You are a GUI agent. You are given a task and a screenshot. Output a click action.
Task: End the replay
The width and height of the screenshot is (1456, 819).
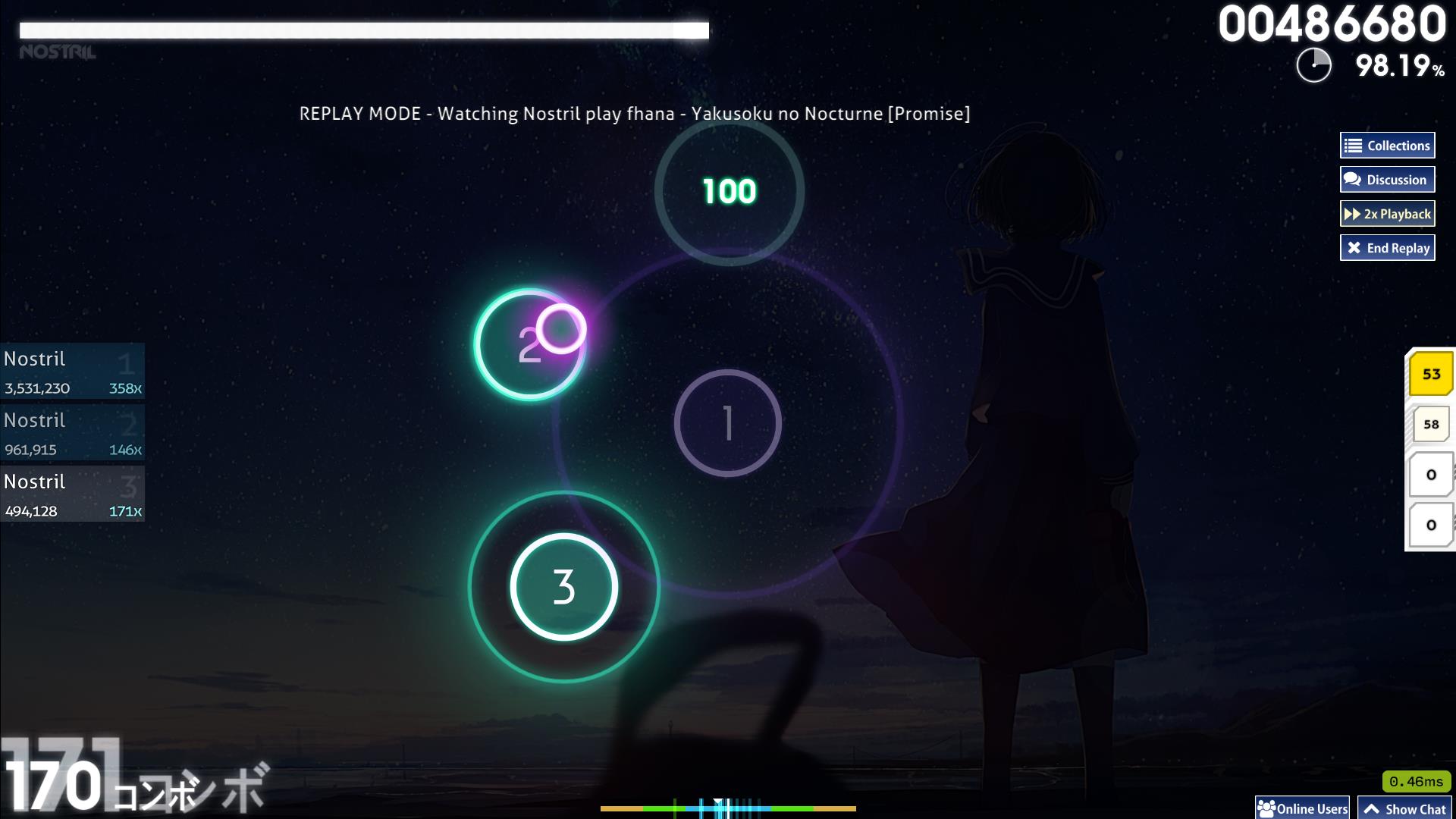point(1387,248)
